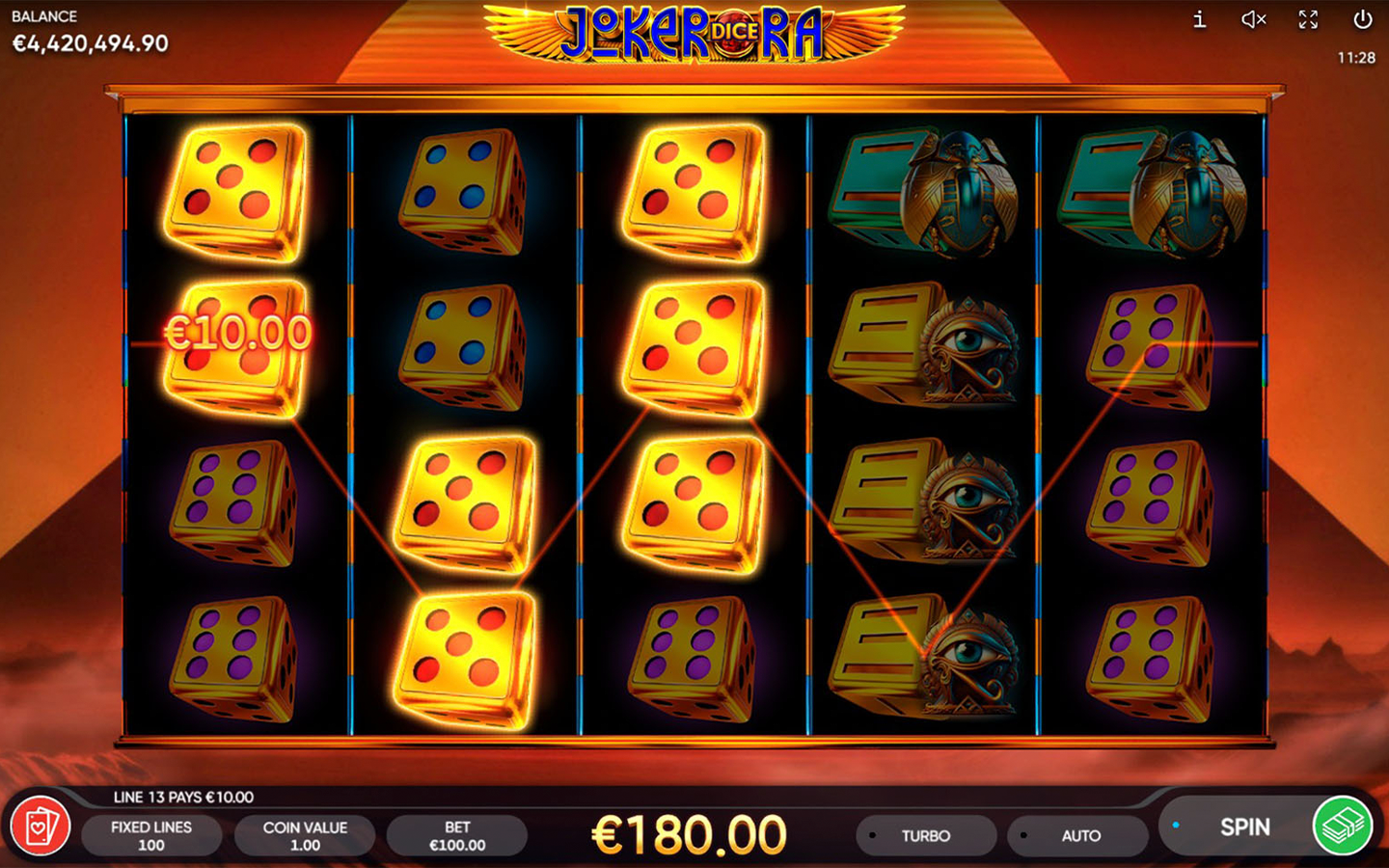Show the game info paytable
This screenshot has height=868, width=1389.
coord(1199,19)
